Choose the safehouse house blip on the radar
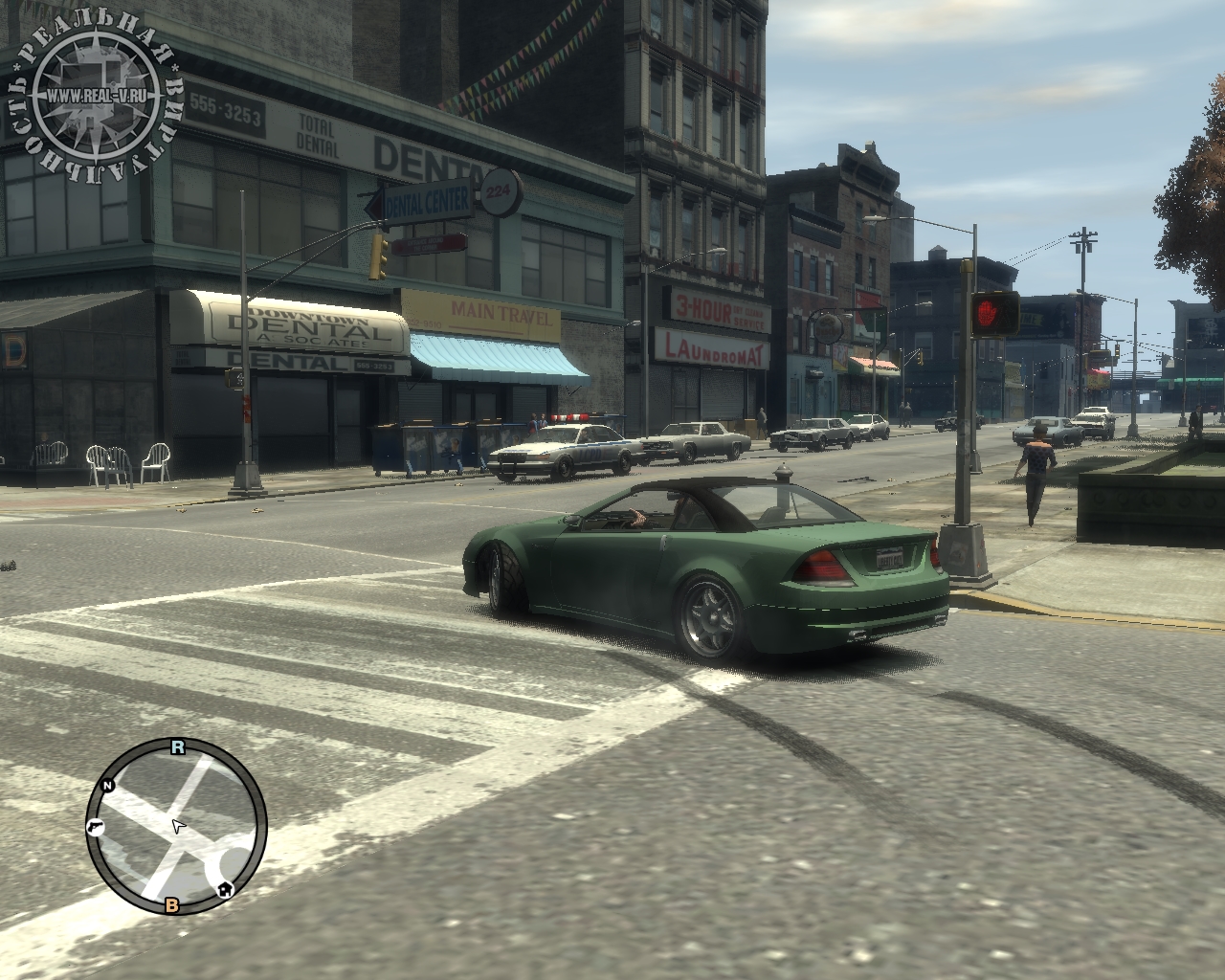The width and height of the screenshot is (1225, 980). point(225,889)
